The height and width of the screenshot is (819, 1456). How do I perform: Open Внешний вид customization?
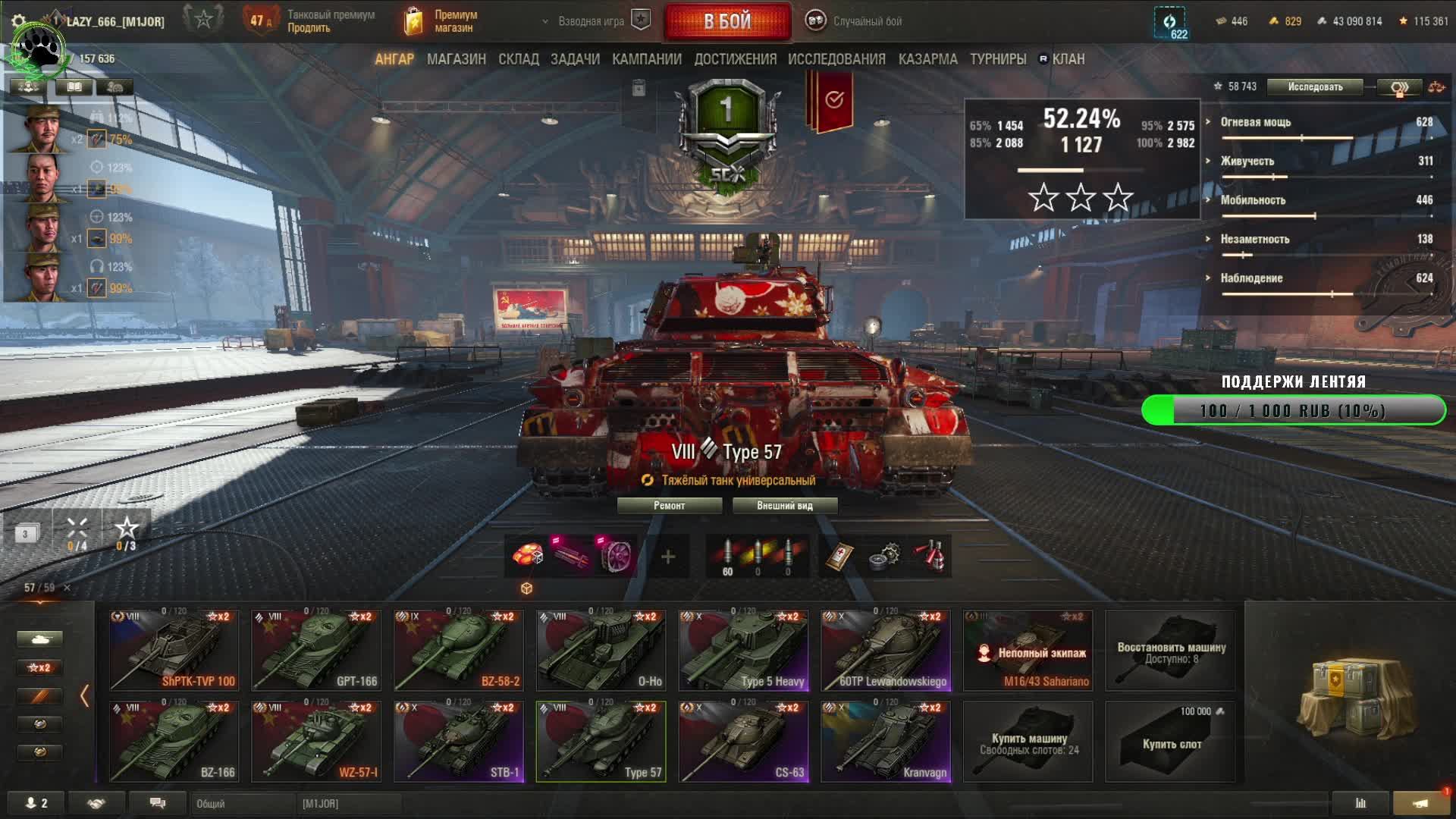[784, 506]
